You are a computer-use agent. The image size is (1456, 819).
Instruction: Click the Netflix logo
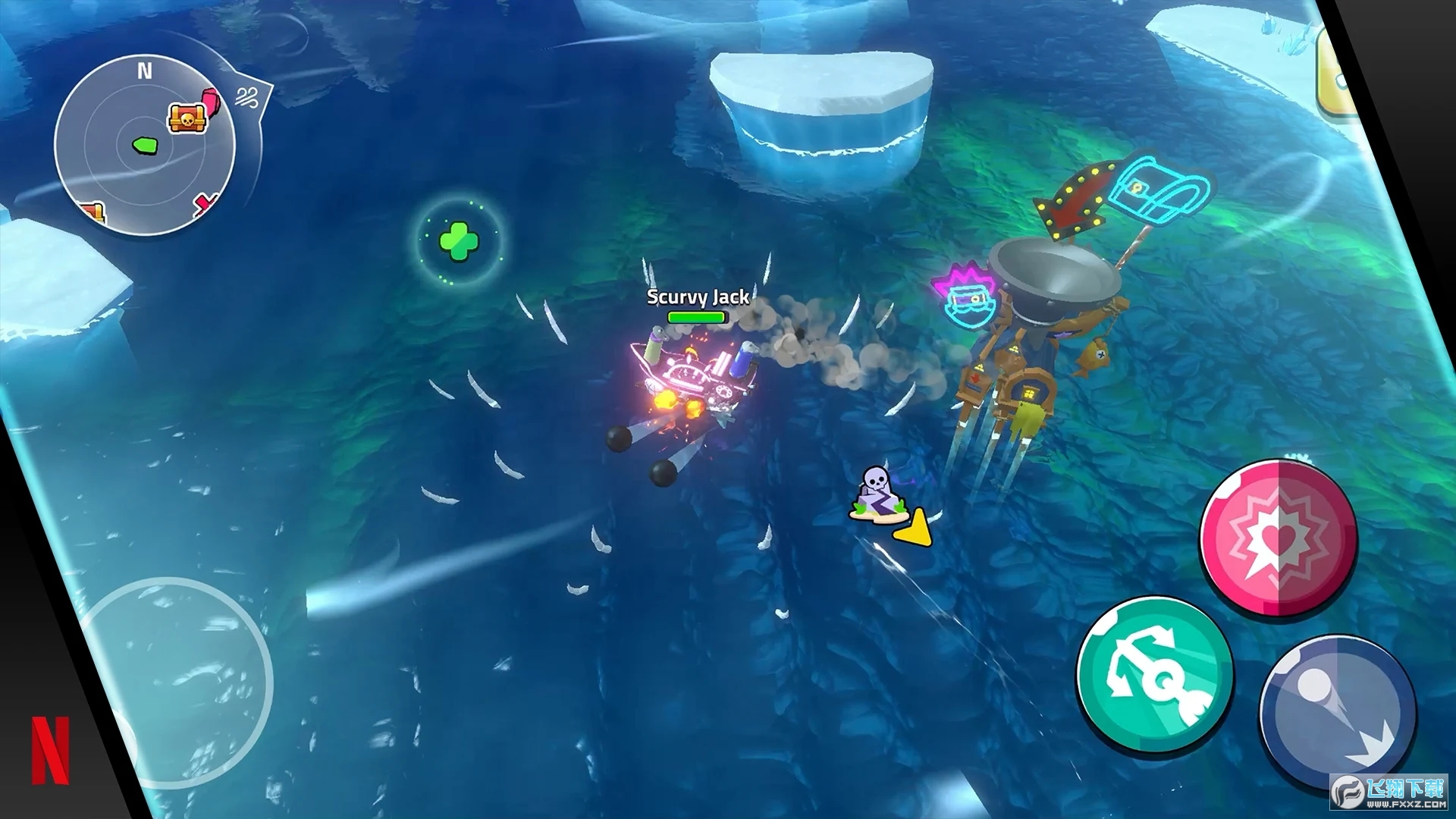50,750
